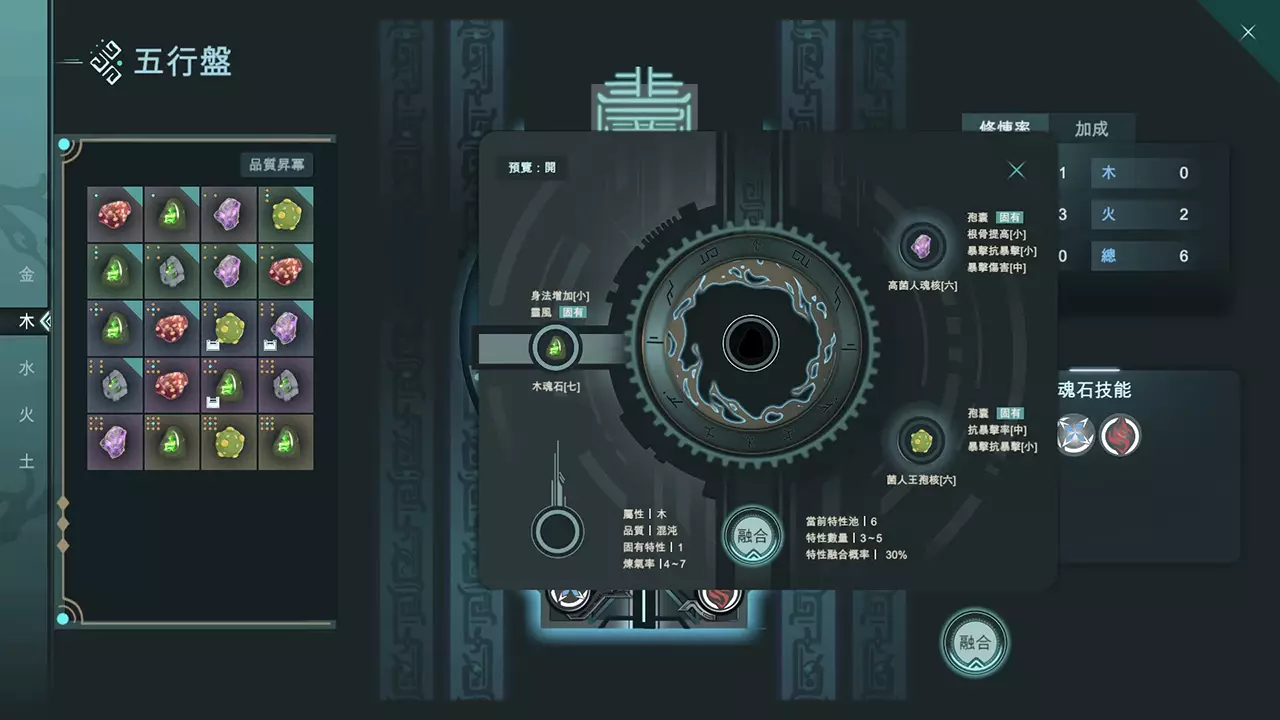This screenshot has height=720, width=1280.
Task: Switch to the 加成 bonus tab
Action: pos(1091,129)
